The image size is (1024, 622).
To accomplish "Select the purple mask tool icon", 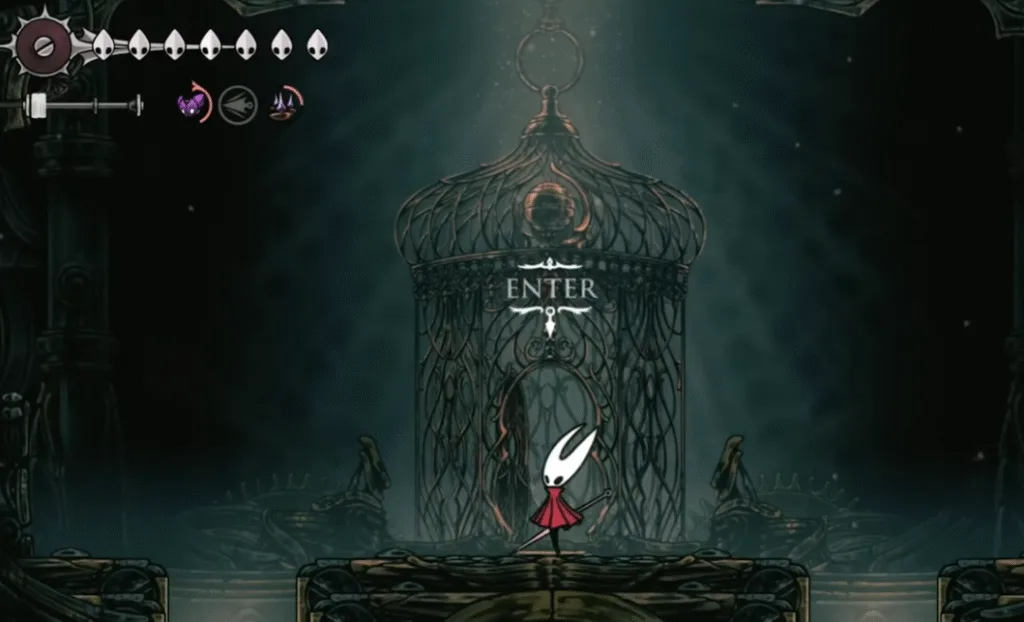I will [x=191, y=104].
